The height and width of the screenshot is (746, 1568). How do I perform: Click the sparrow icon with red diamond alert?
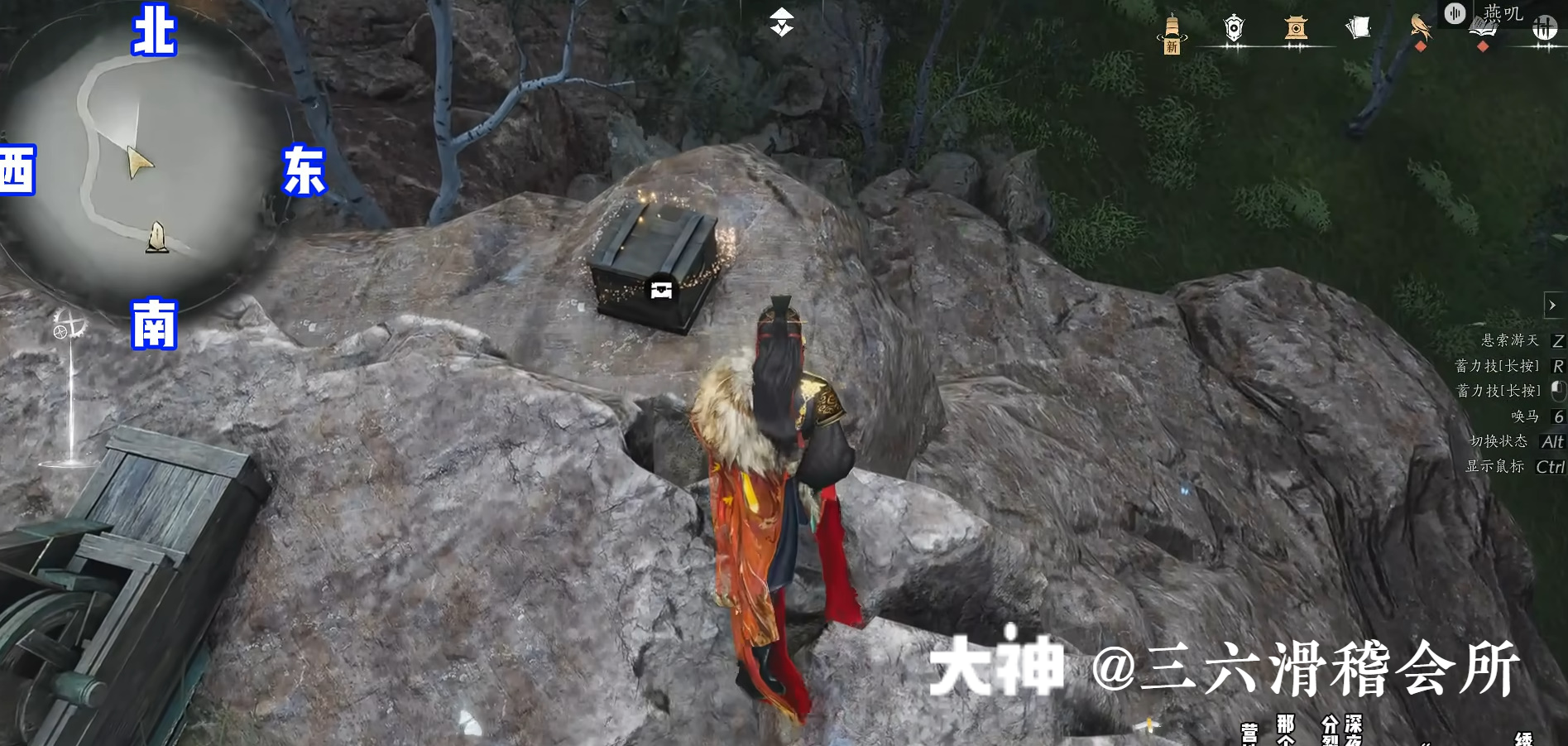click(x=1418, y=25)
